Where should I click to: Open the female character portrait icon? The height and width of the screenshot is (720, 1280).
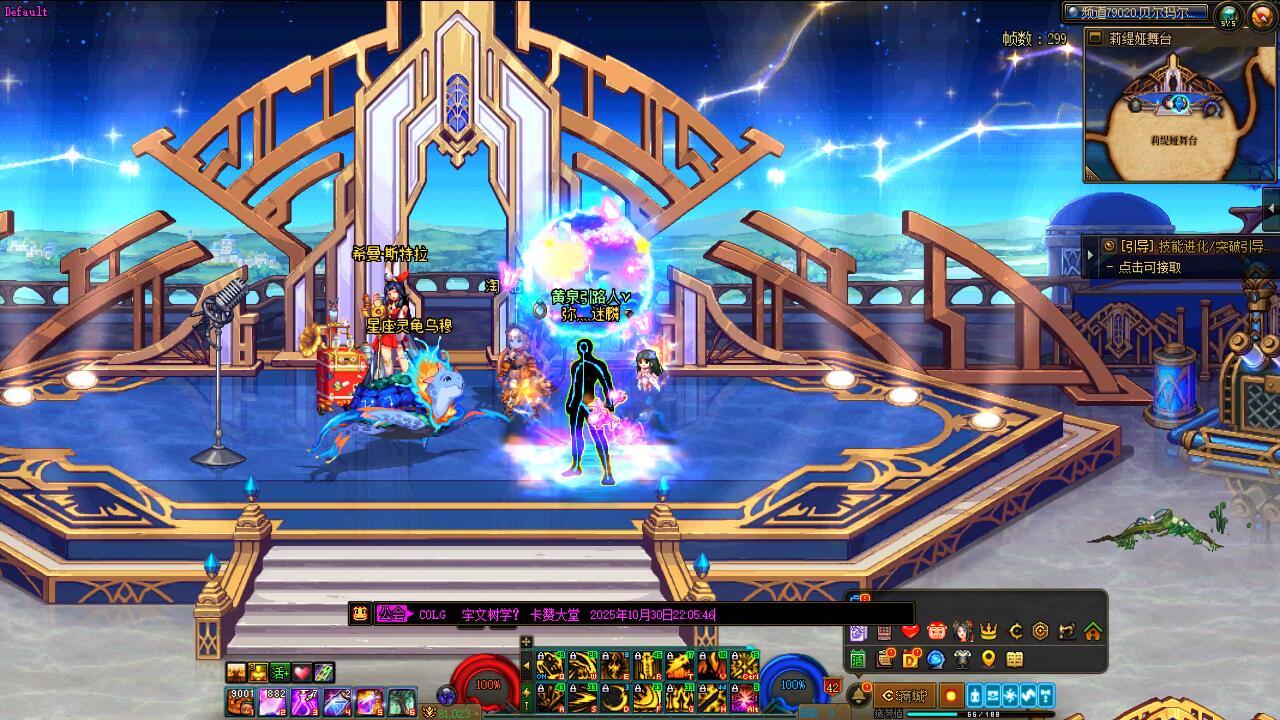pyautogui.click(x=962, y=631)
